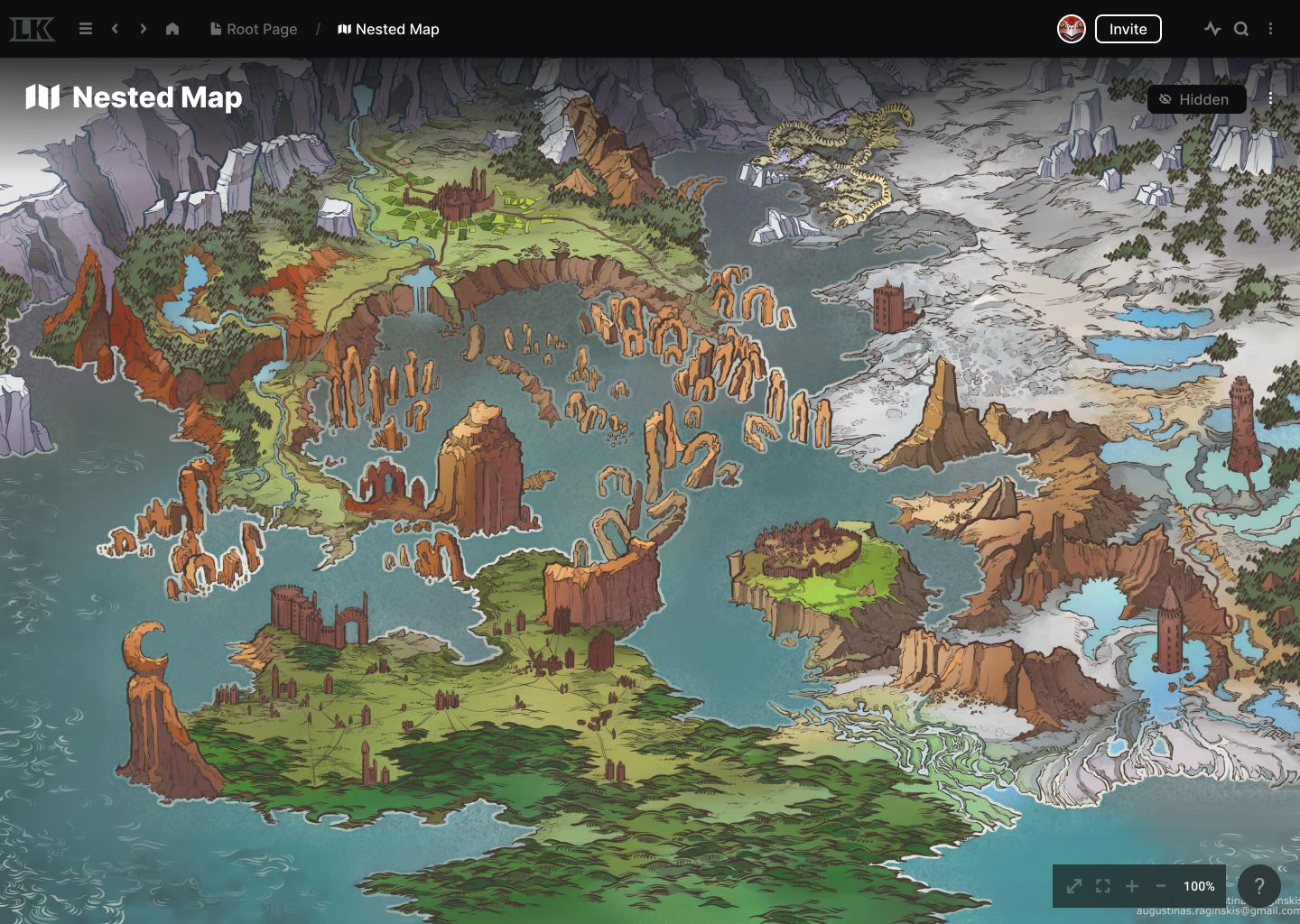Toggle the Hidden visibility state of the map
The height and width of the screenshot is (924, 1300).
click(x=1196, y=99)
